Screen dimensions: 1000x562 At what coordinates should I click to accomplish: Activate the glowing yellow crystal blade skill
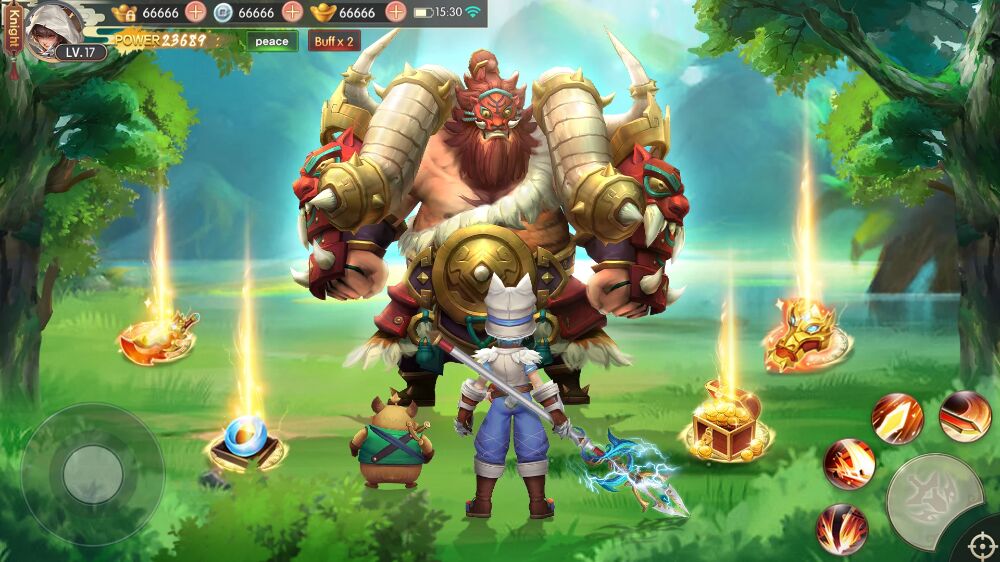click(896, 418)
